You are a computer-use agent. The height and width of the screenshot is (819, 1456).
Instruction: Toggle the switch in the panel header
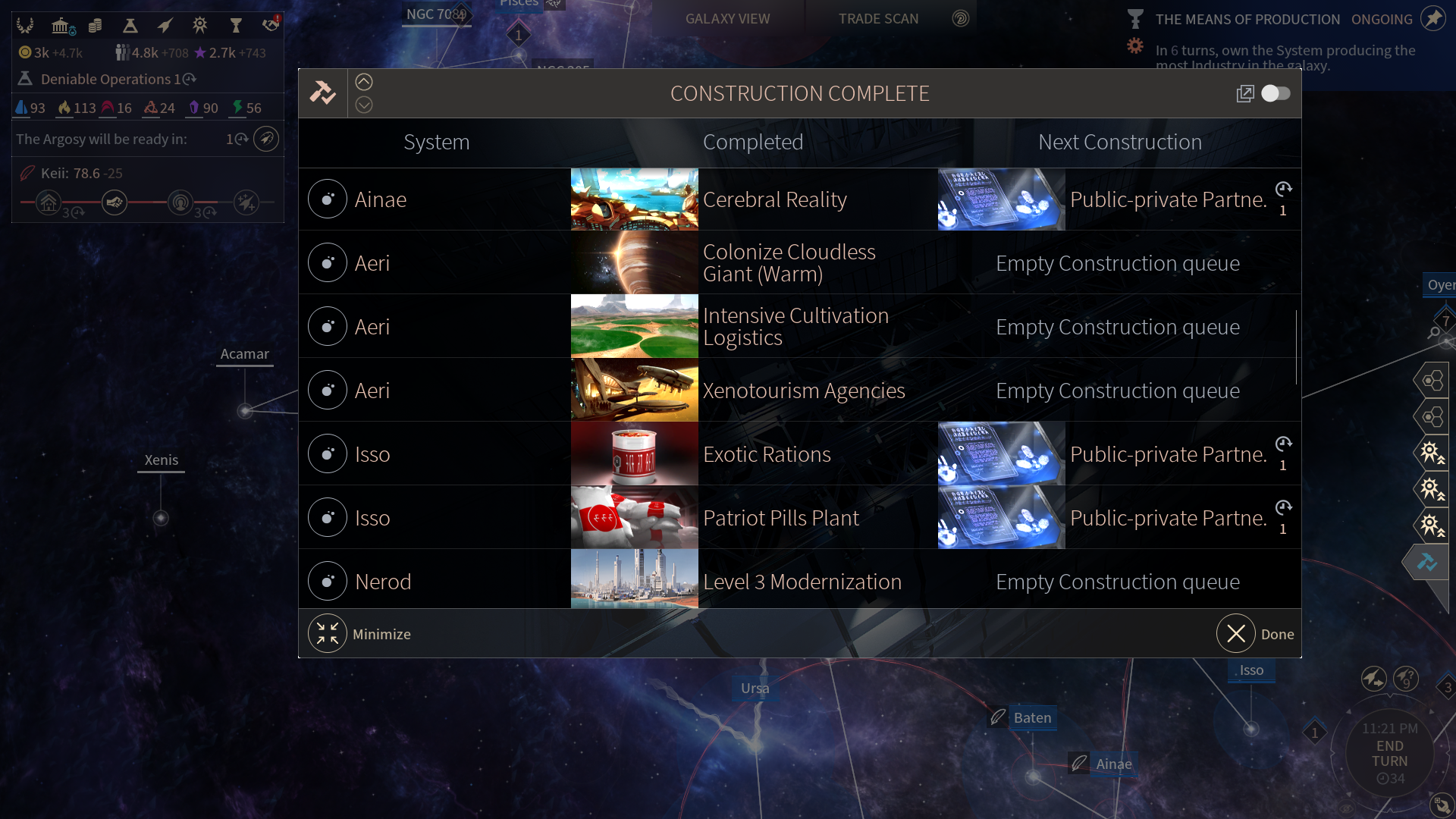click(1276, 93)
